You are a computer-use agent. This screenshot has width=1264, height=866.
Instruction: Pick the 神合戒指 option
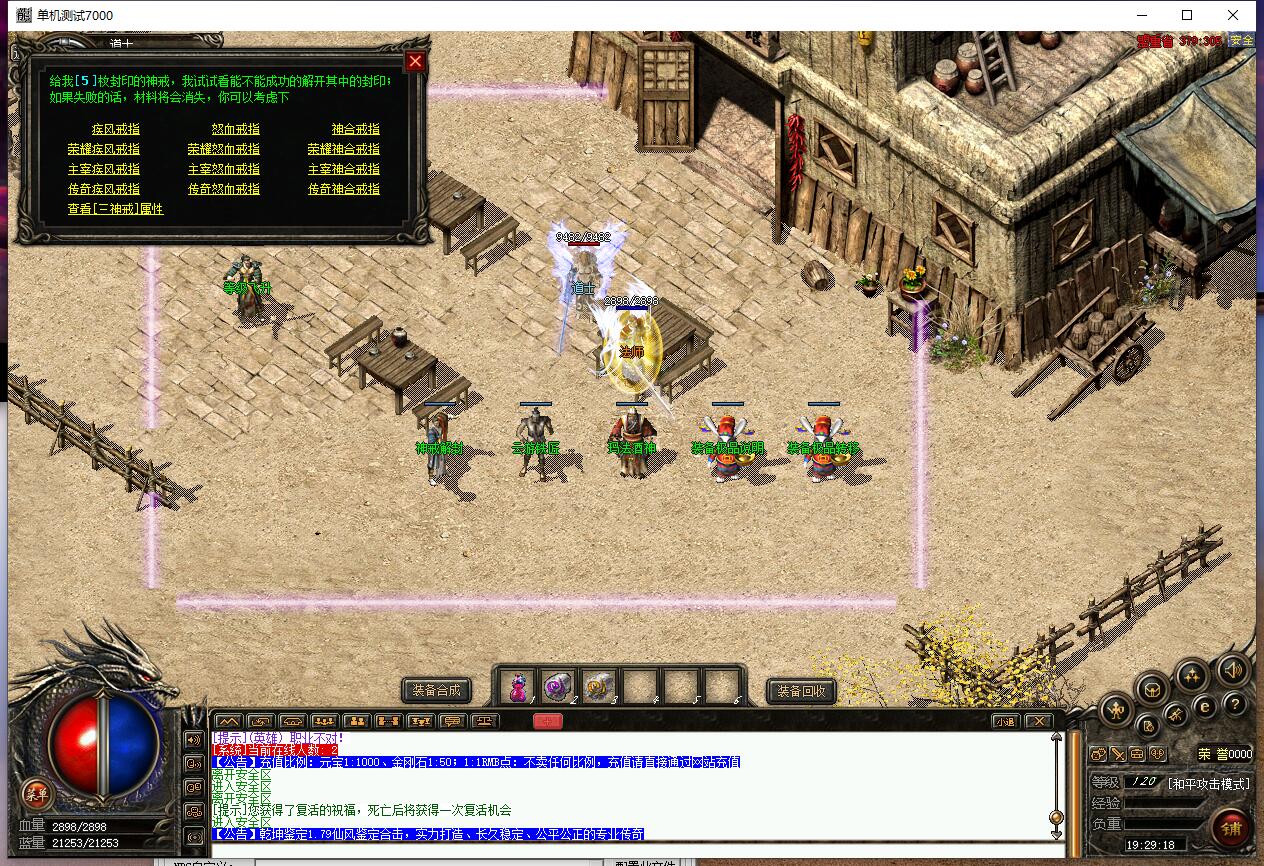click(356, 129)
